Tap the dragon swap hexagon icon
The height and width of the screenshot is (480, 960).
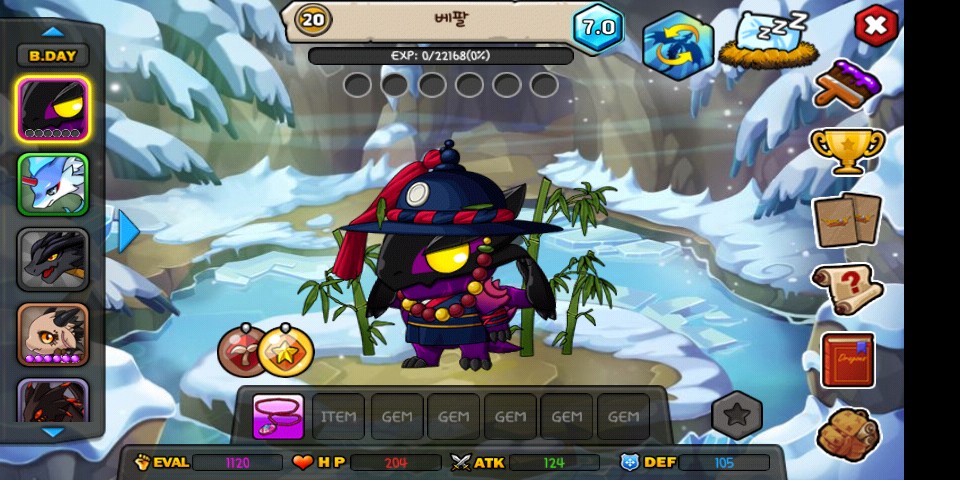[x=677, y=45]
